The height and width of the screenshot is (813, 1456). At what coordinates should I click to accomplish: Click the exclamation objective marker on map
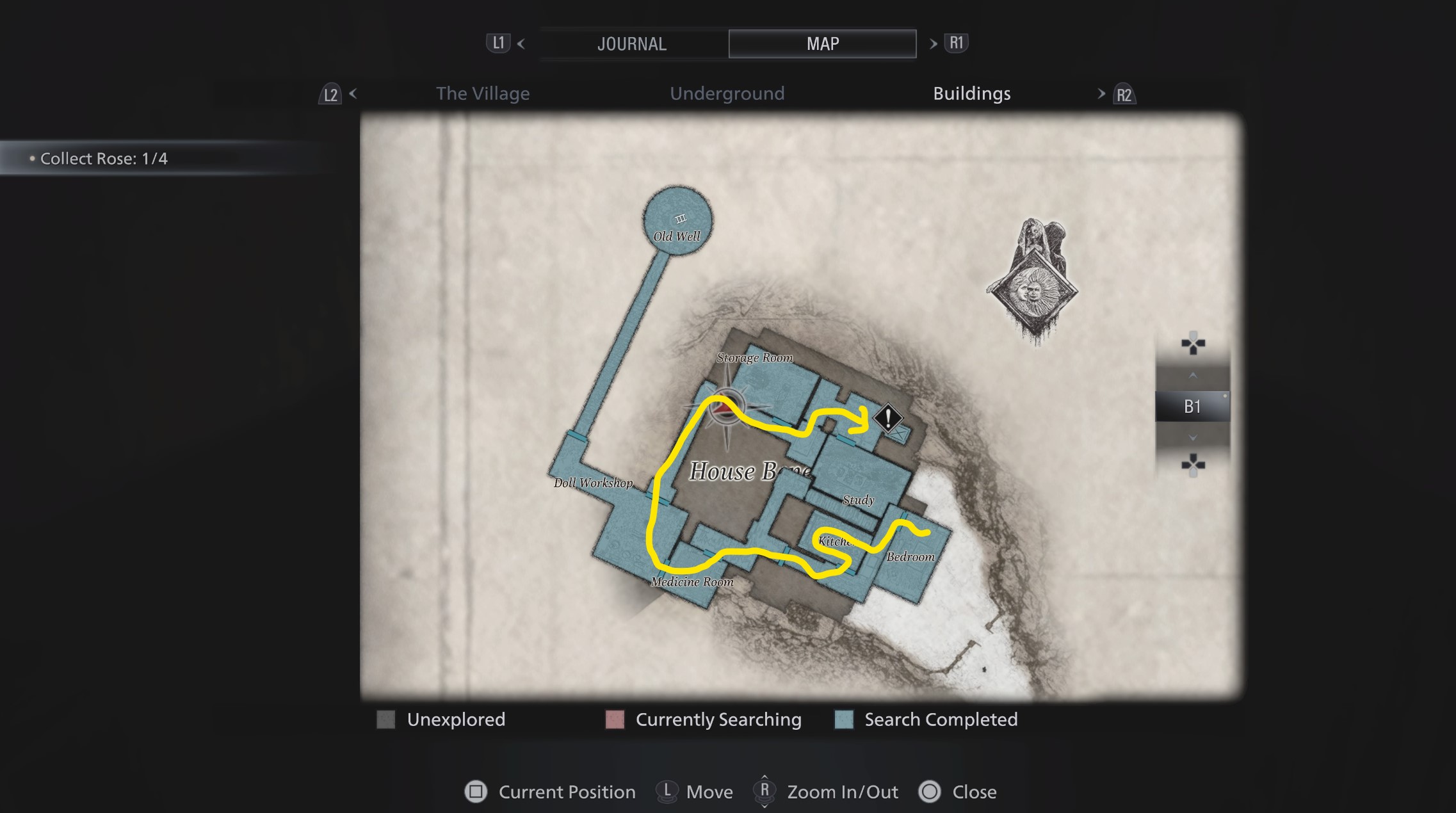(888, 419)
